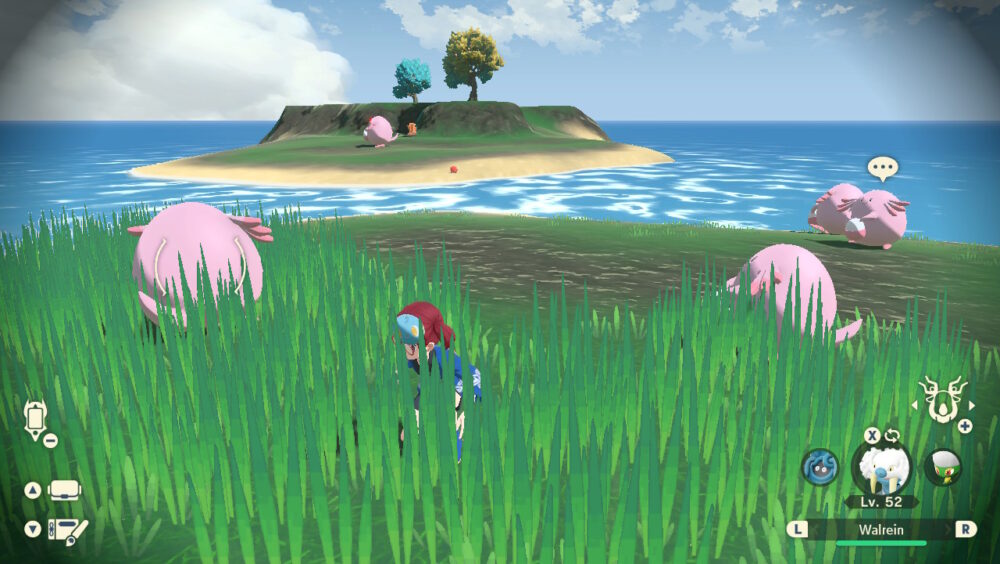Click the Walrein name bar
Viewport: 1000px width, 564px height.
click(881, 529)
